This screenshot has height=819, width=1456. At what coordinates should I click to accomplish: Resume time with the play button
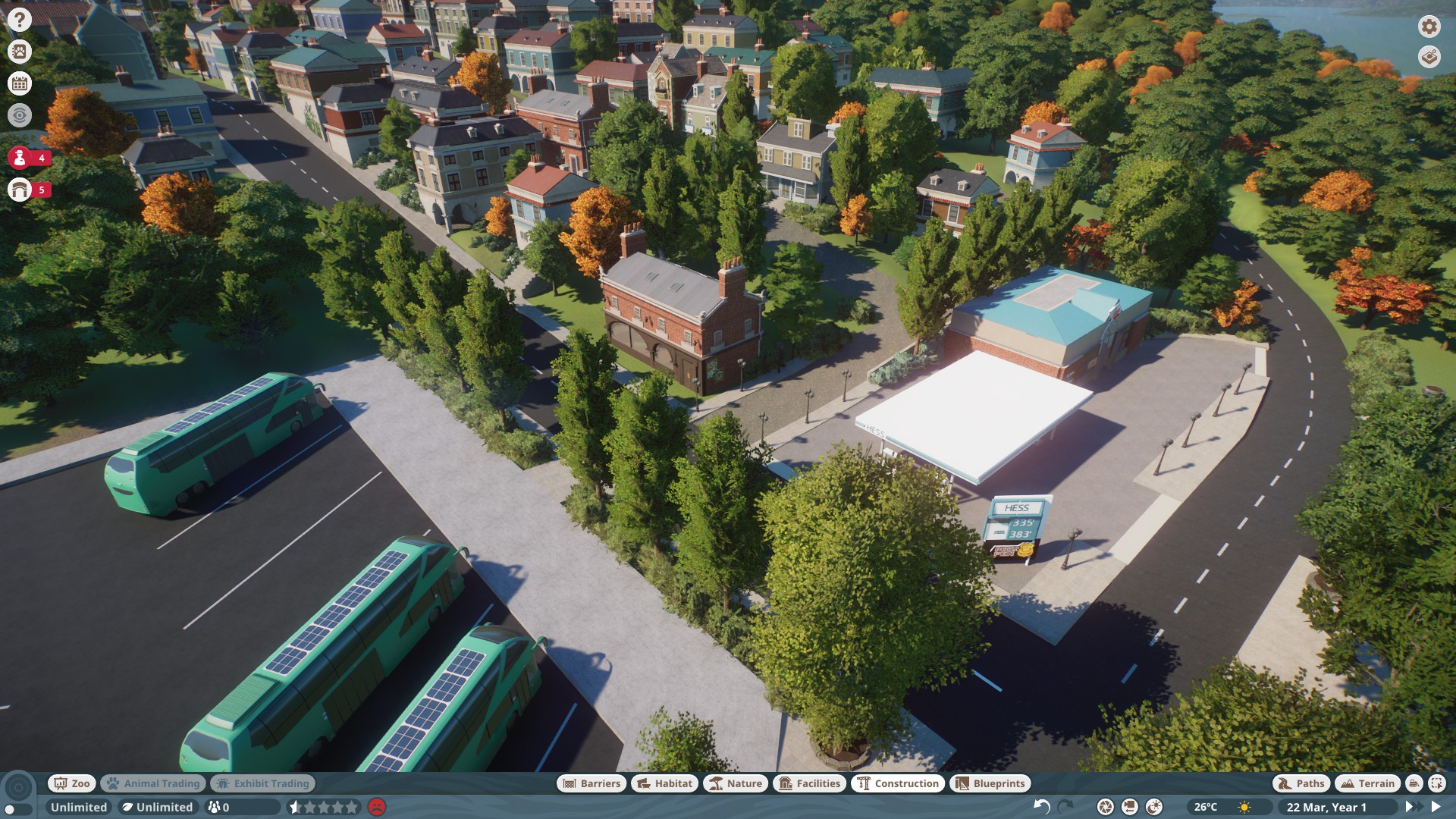(x=1436, y=807)
